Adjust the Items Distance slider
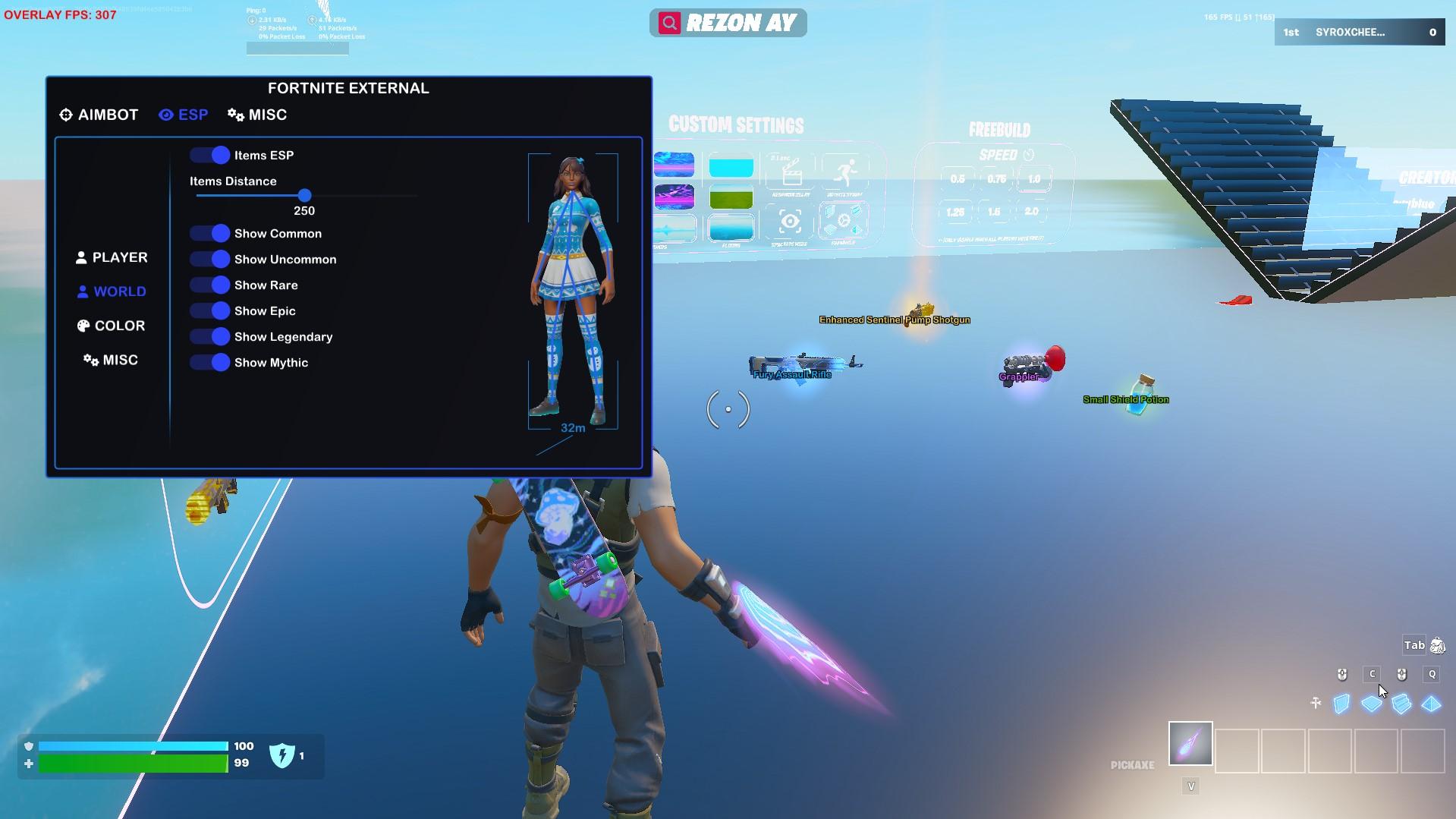This screenshot has width=1456, height=819. click(x=304, y=195)
